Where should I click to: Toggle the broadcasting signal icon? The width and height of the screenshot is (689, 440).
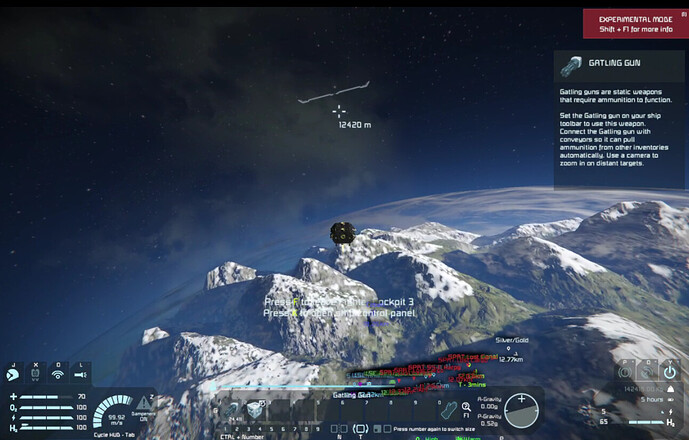tap(57, 374)
